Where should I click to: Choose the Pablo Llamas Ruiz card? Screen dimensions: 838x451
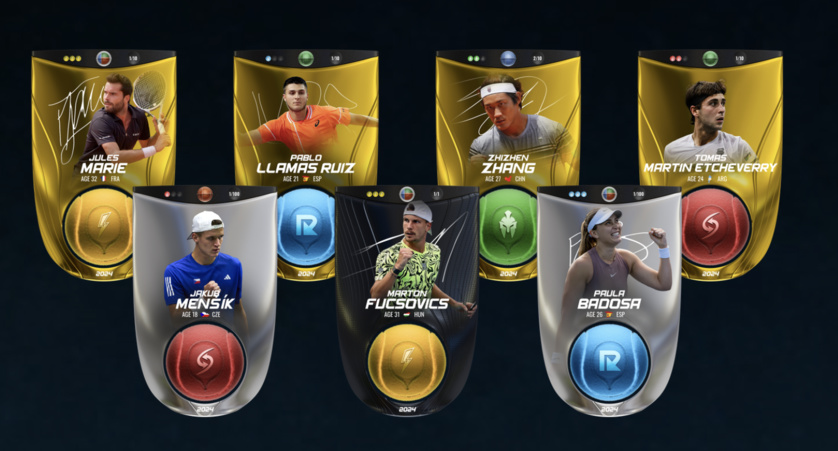coord(306,120)
